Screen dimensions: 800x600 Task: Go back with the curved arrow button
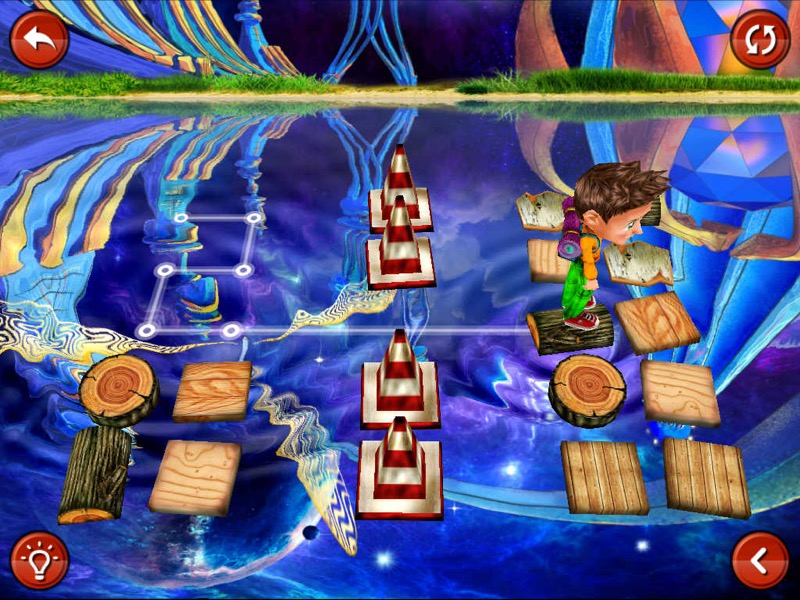39,40
